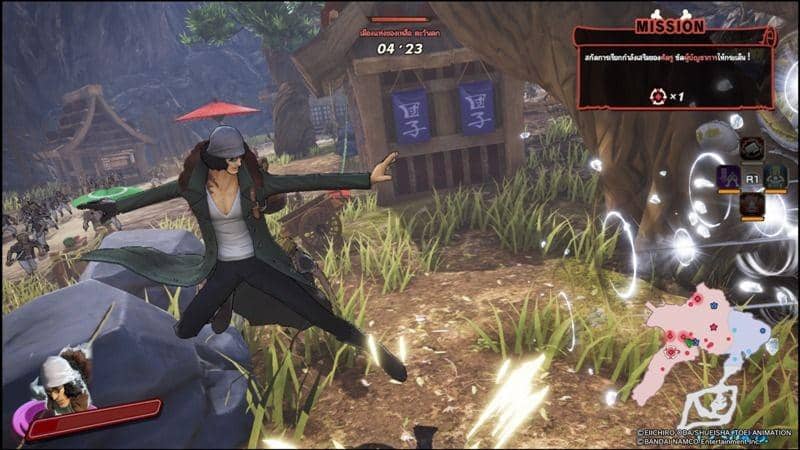
Task: Activate the green skill icon right of R1
Action: (776, 177)
